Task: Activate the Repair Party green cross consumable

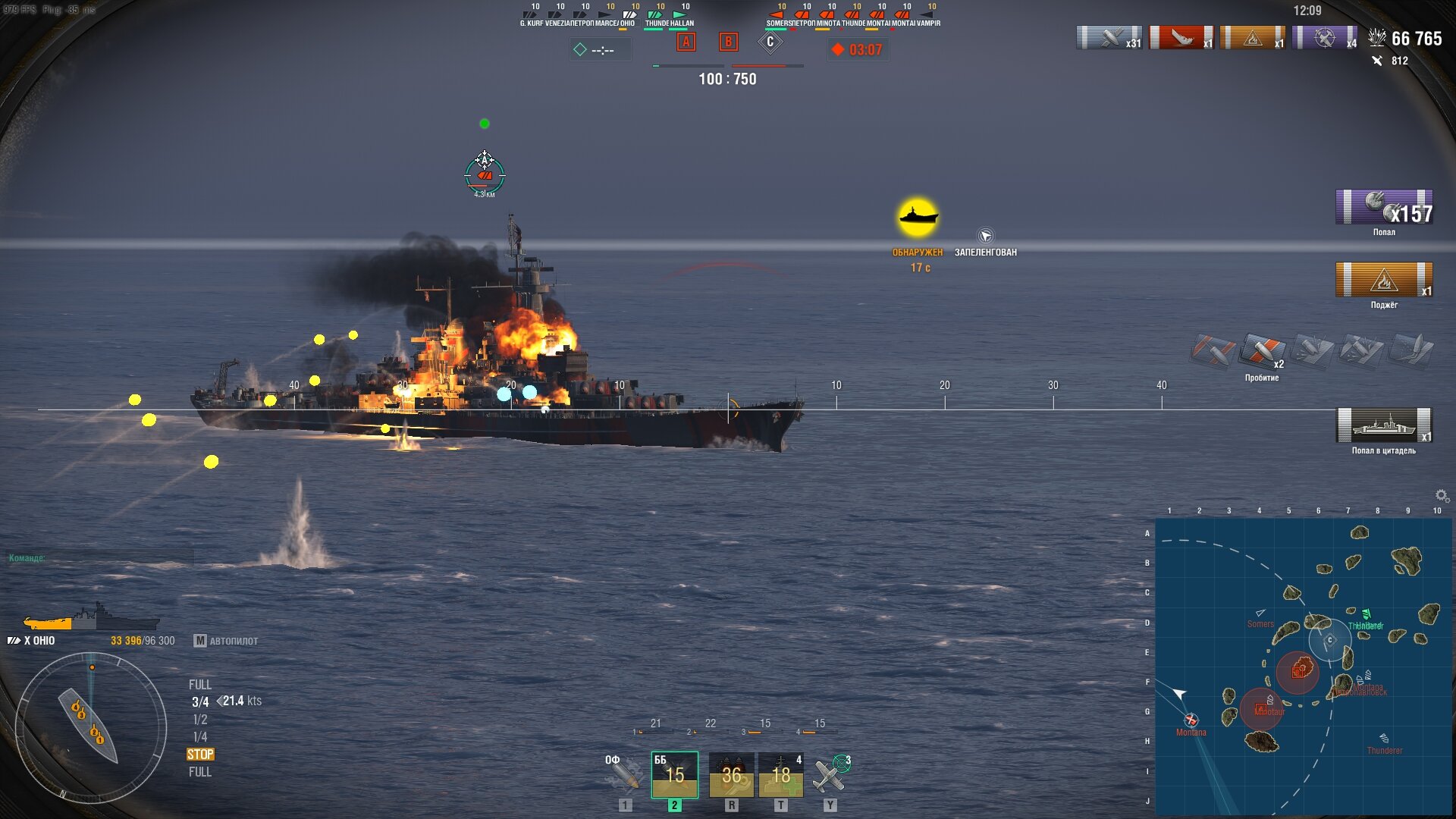Action: point(780,774)
